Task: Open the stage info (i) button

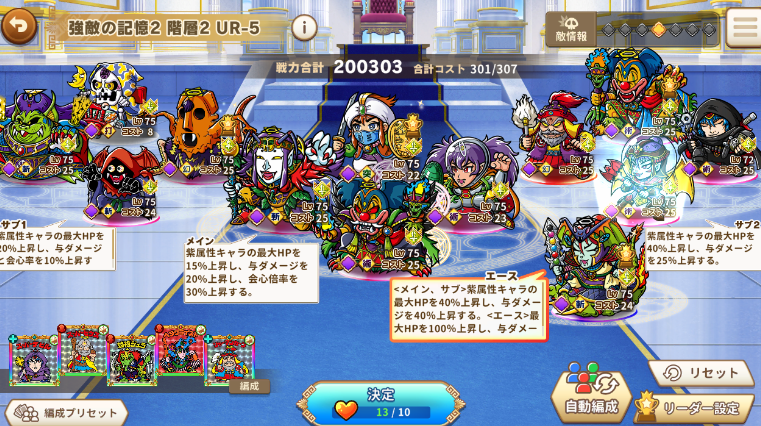Action: click(x=305, y=27)
